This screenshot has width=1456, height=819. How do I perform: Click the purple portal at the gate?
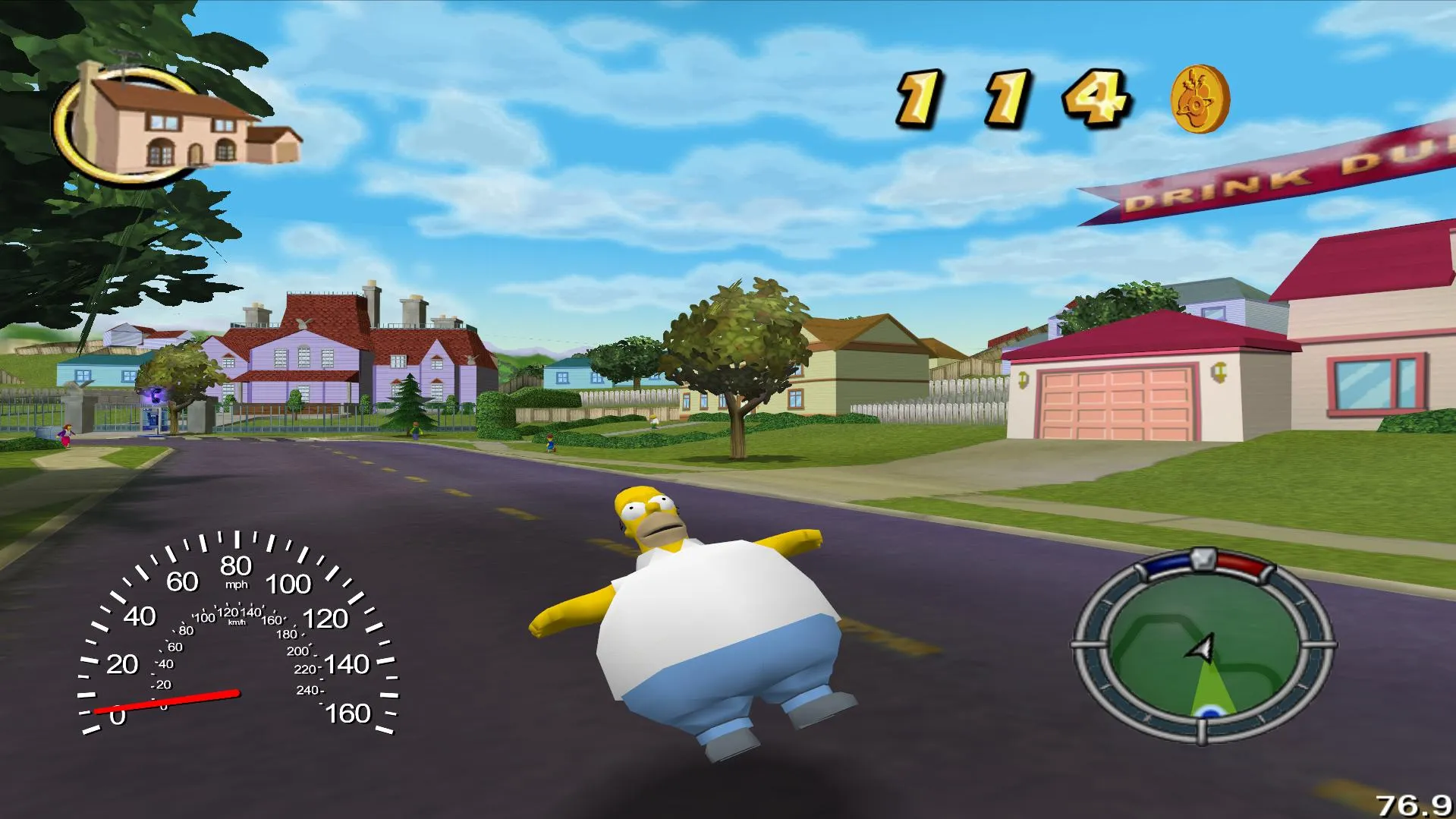[156, 394]
